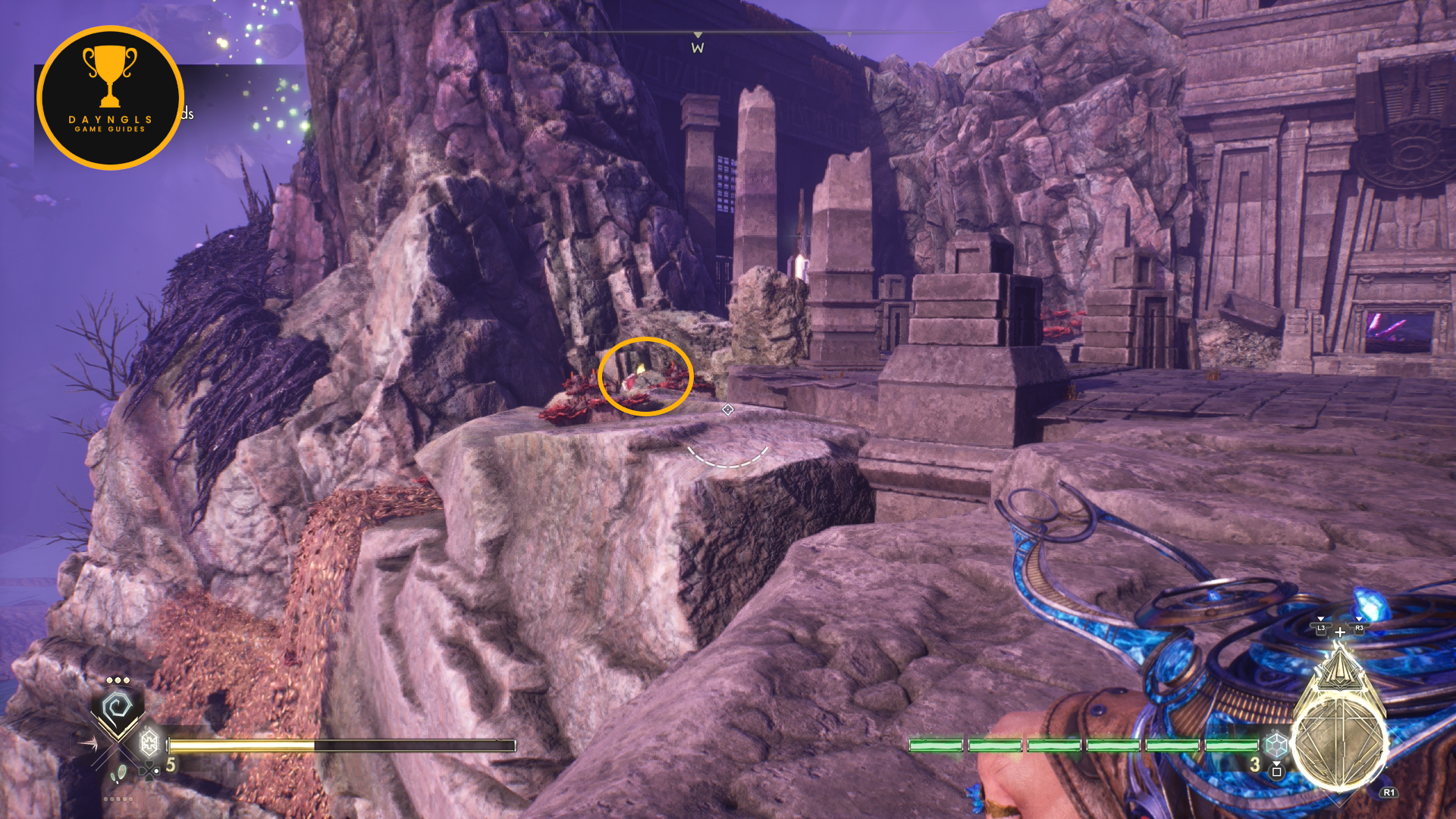Use the blue cube item icon
The height and width of the screenshot is (819, 1456).
coord(1276,745)
